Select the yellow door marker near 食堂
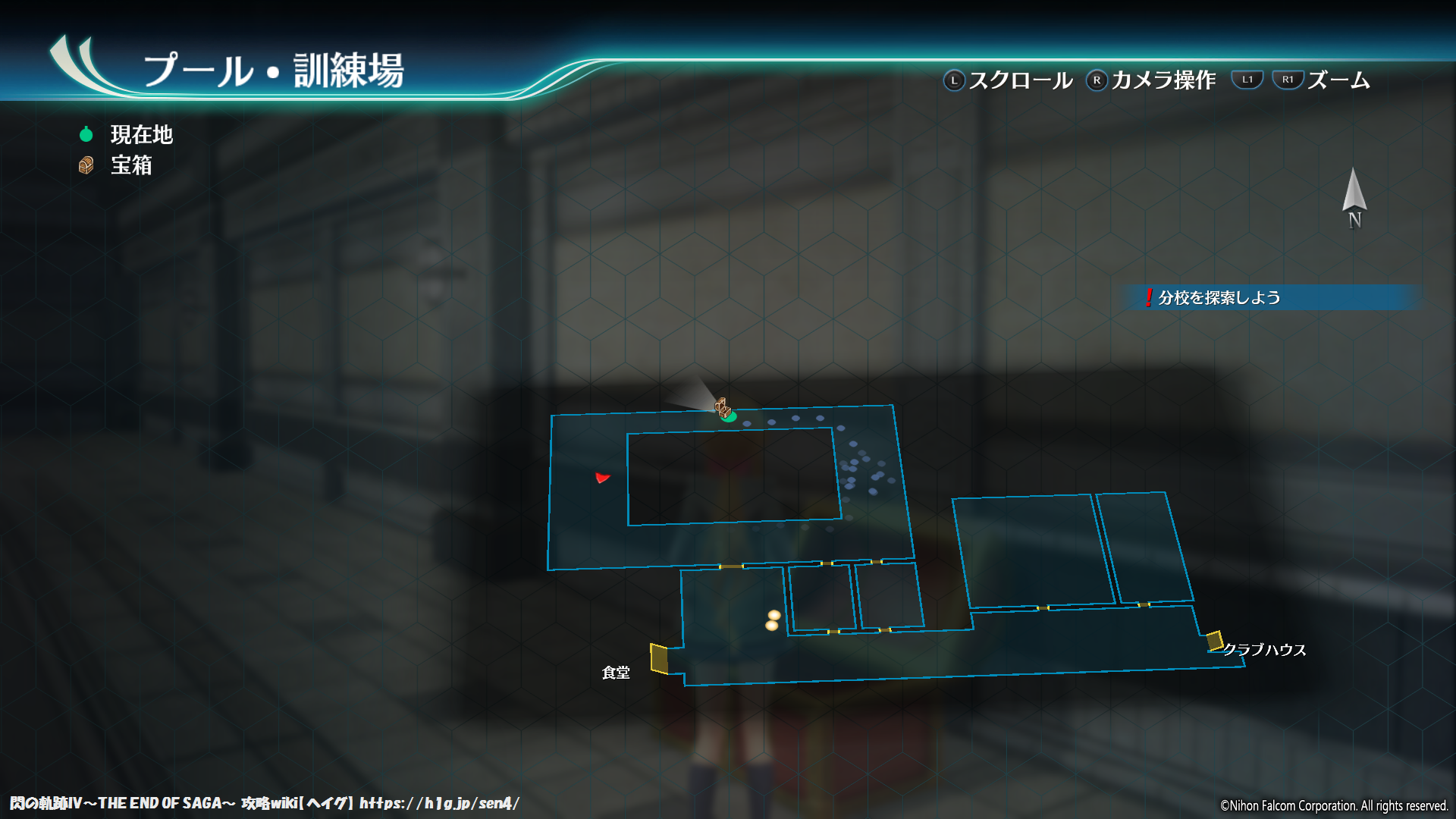 658,658
